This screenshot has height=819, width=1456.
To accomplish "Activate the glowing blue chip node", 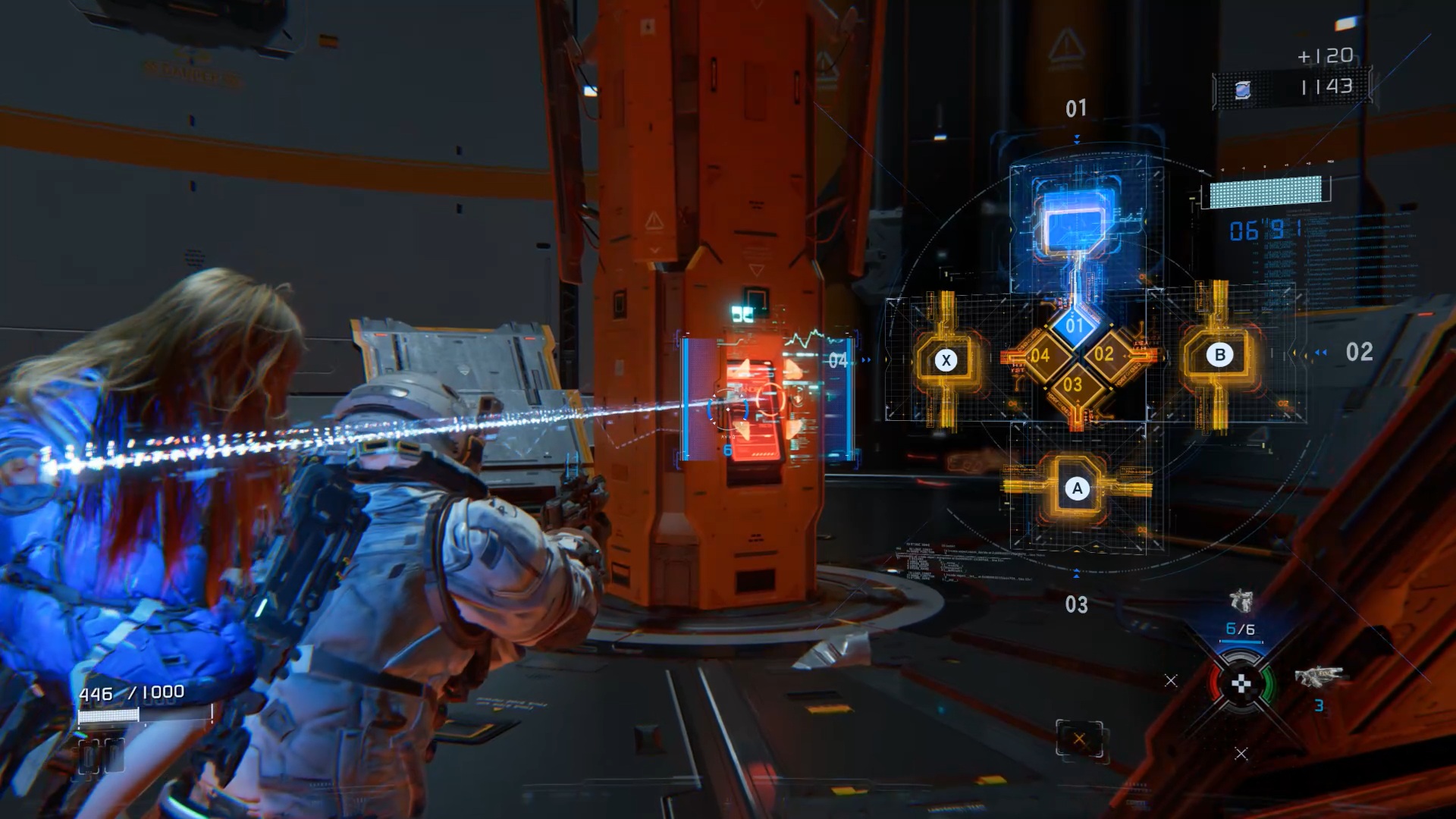I will tap(1077, 224).
